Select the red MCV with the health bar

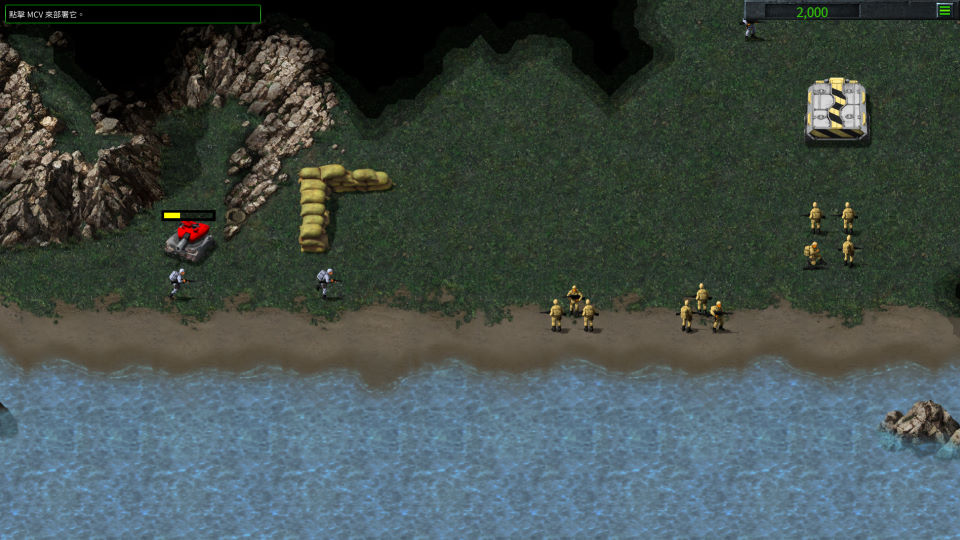[190, 240]
